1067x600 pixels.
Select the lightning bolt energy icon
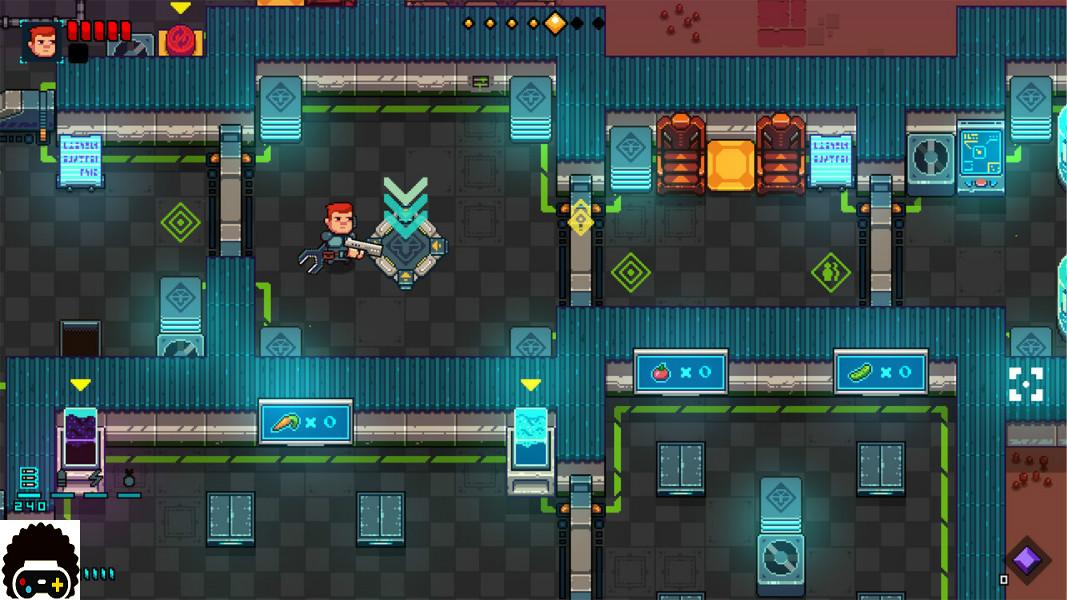[96, 478]
